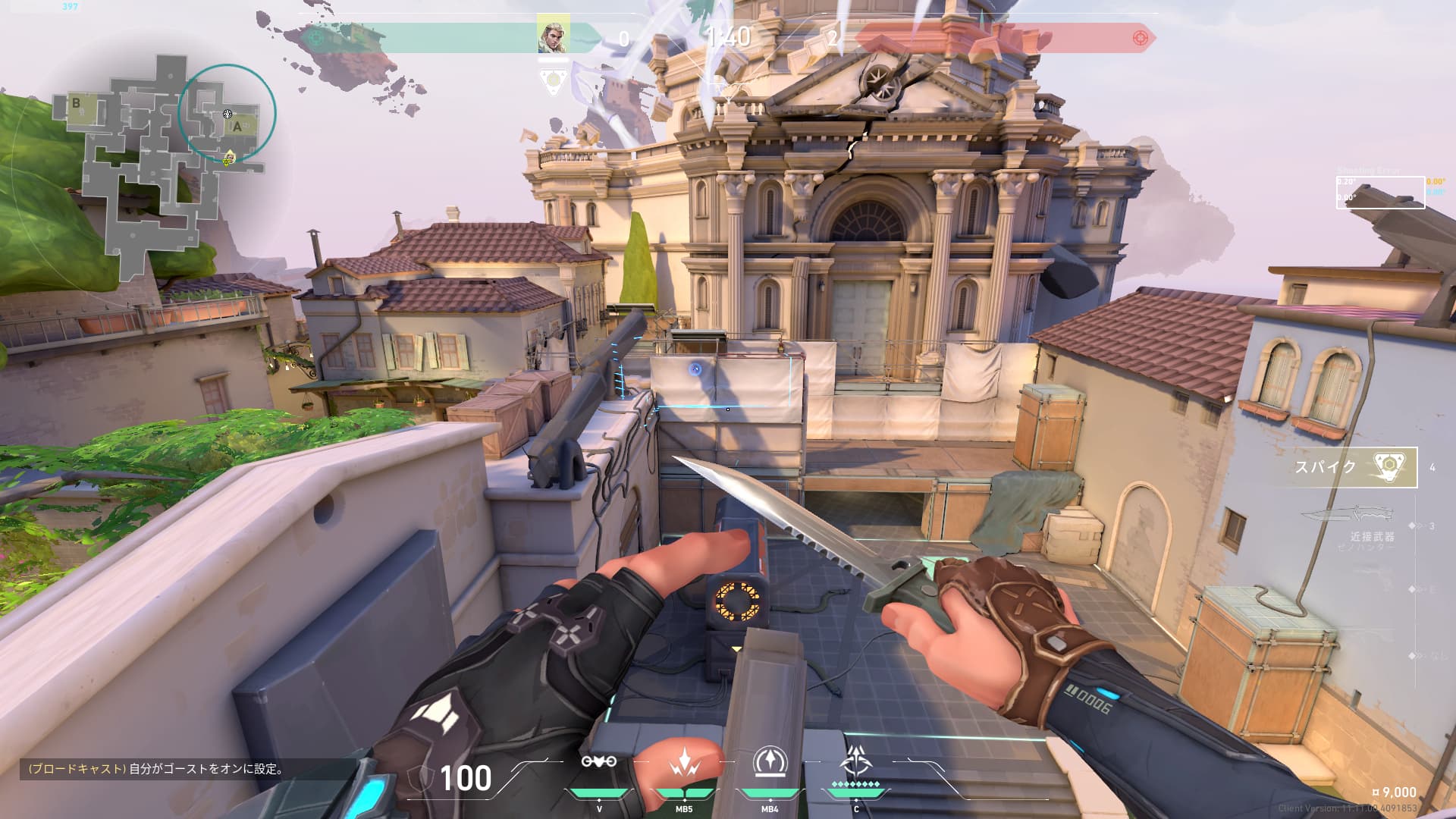Click the B site marker on minimap
Viewport: 1456px width, 819px height.
76,103
